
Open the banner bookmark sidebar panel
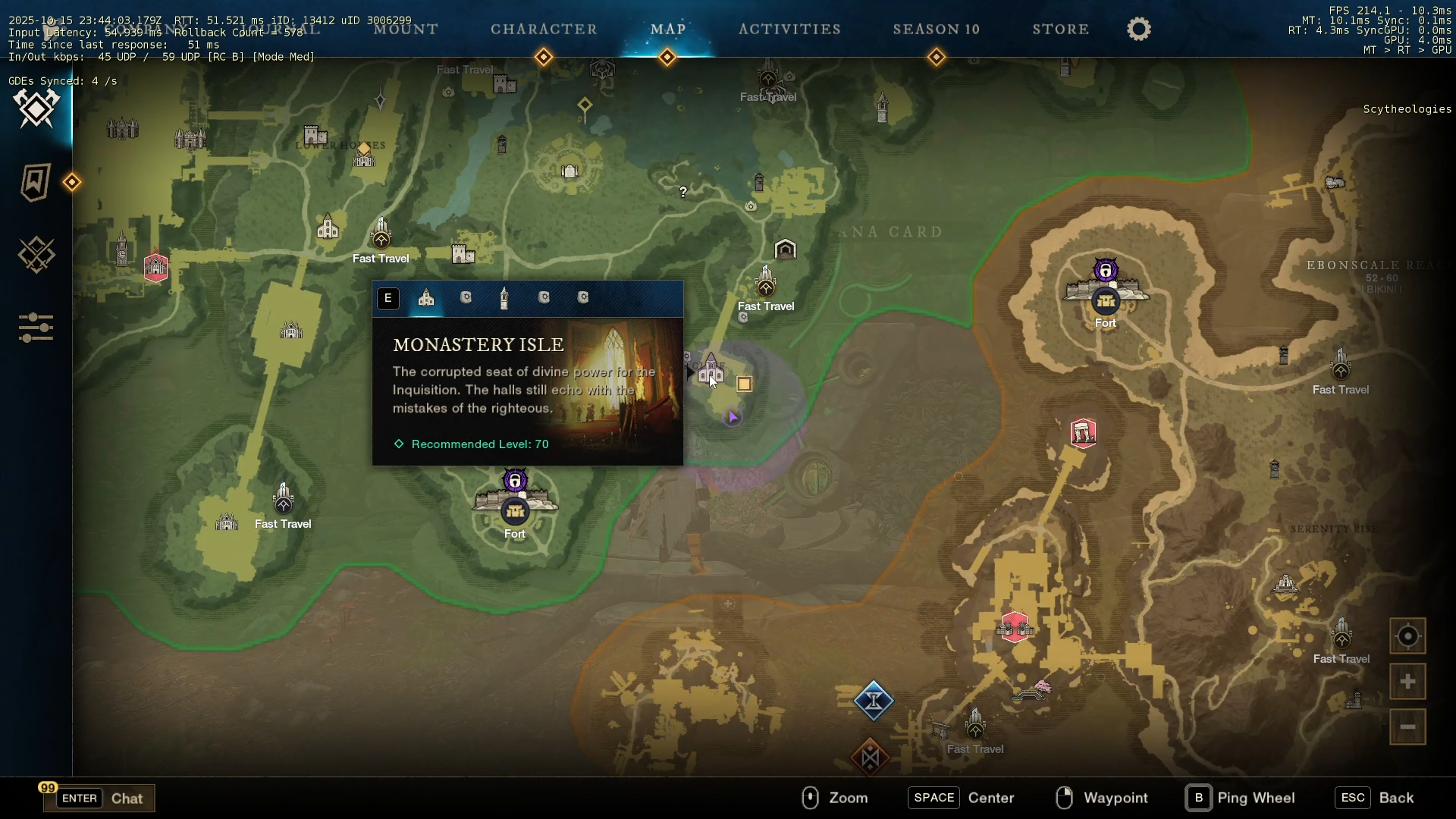coord(35,182)
